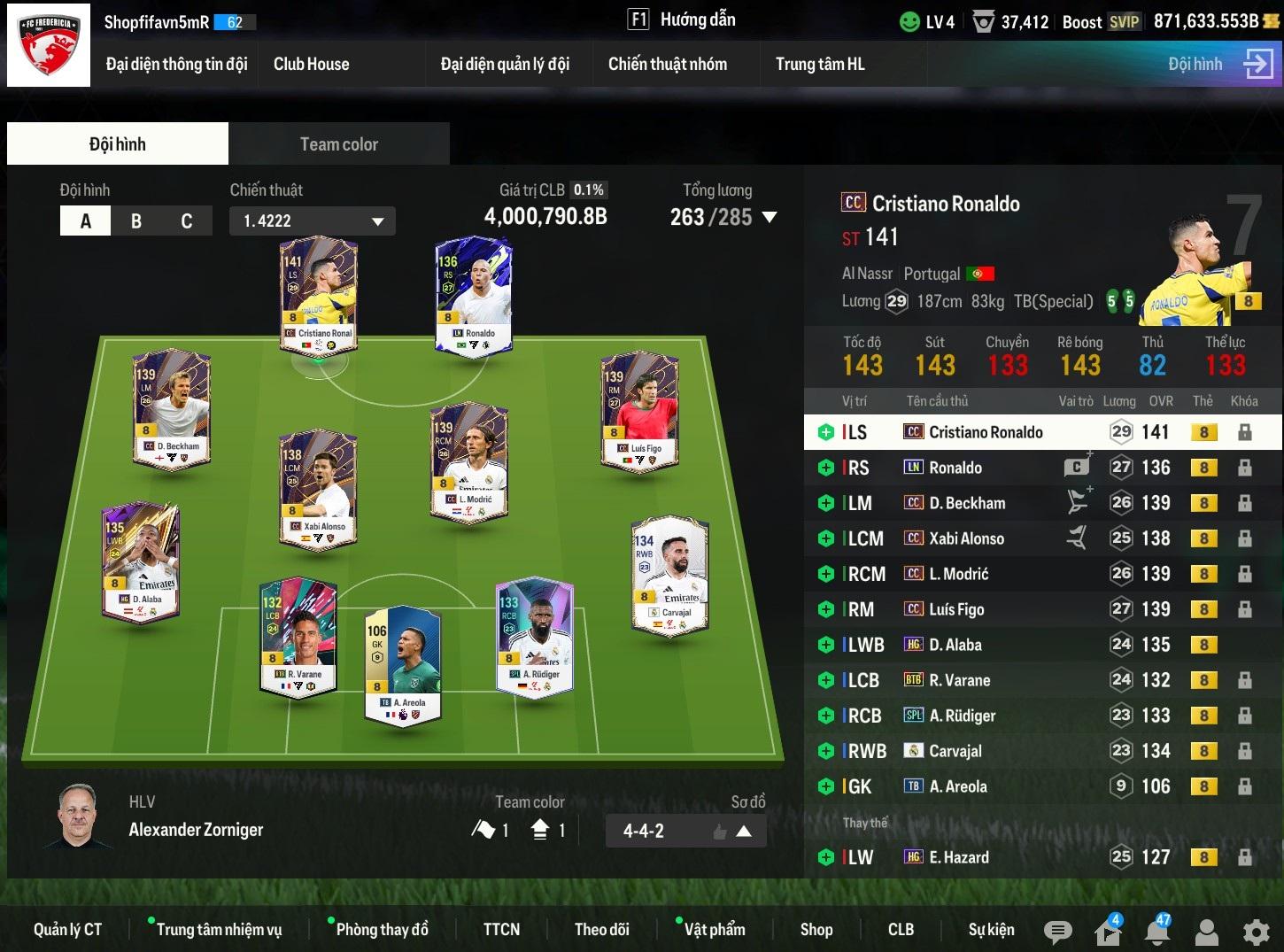Open Club House menu

click(311, 64)
